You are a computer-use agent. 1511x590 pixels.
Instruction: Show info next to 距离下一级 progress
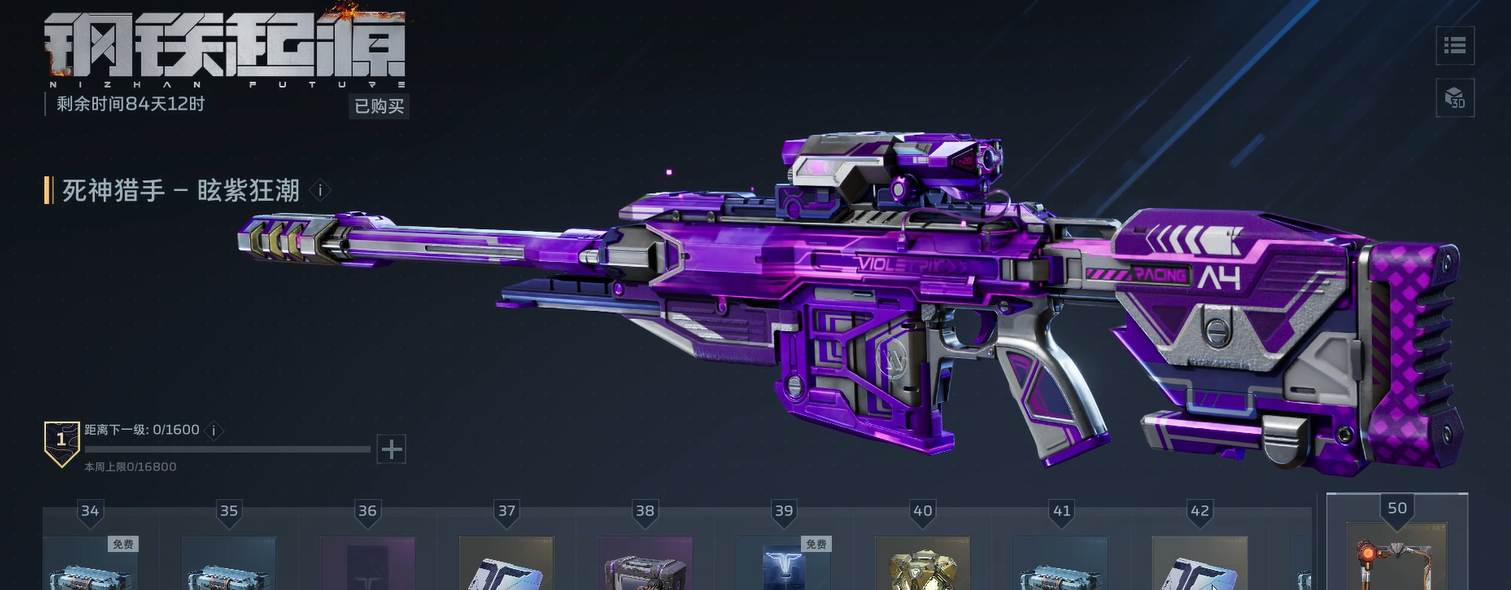point(213,430)
